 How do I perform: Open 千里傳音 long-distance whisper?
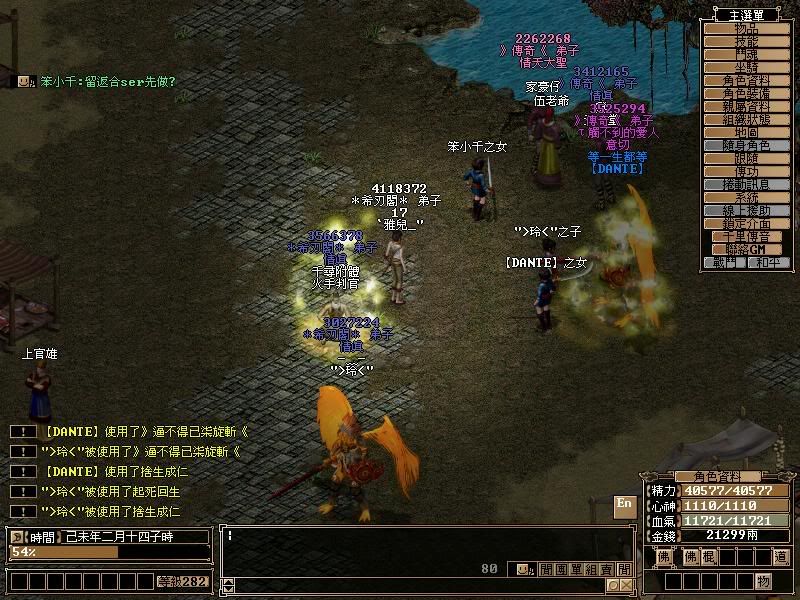click(x=747, y=236)
